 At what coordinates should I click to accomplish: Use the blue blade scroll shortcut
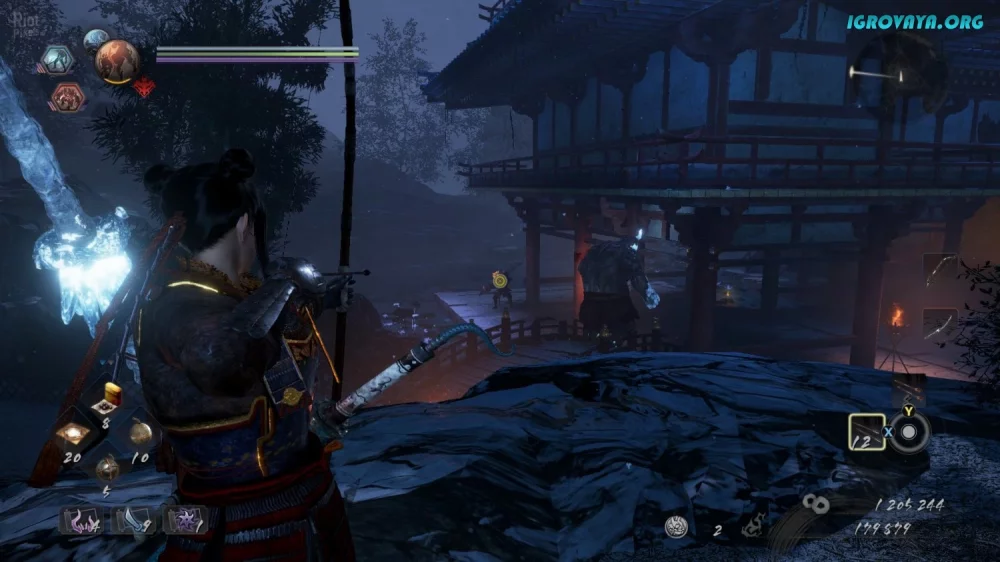tap(132, 520)
